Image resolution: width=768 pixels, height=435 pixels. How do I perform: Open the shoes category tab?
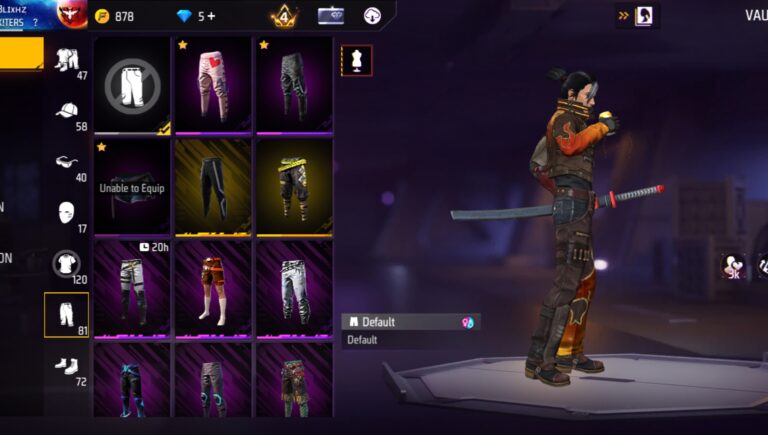67,364
